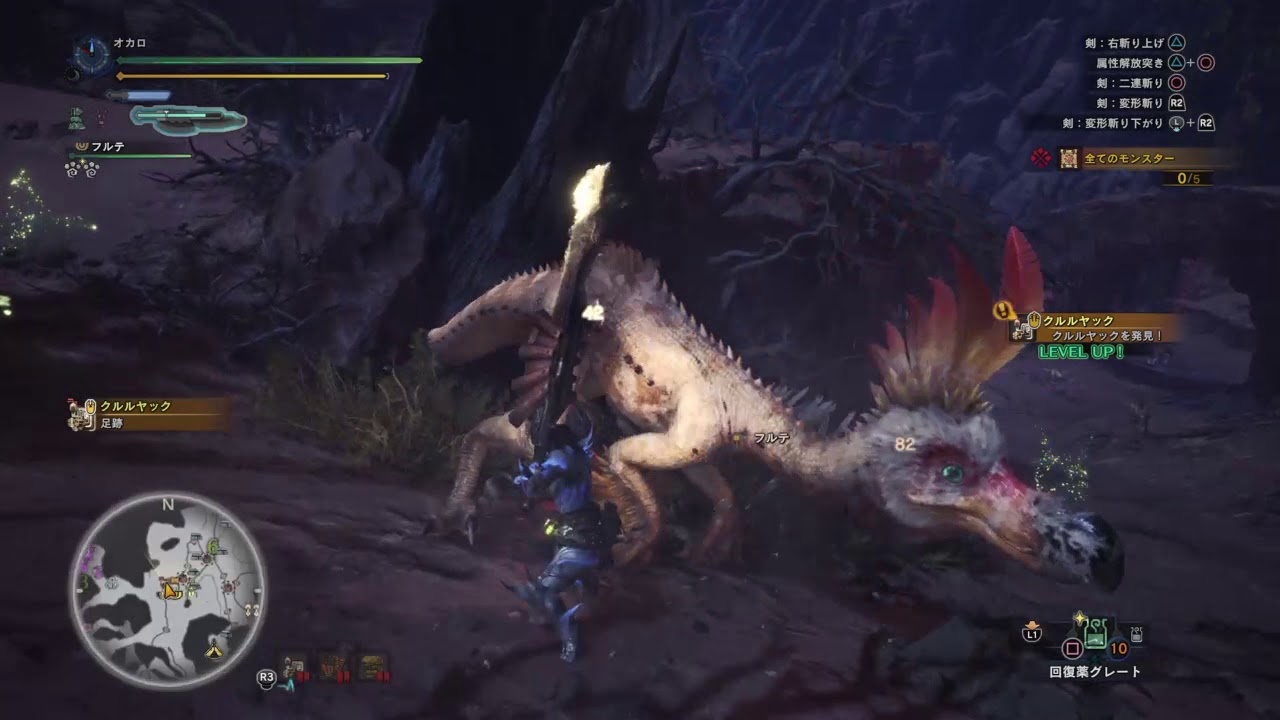The image size is (1280, 720).
Task: Click the R3 button prompt bubble
Action: (266, 677)
